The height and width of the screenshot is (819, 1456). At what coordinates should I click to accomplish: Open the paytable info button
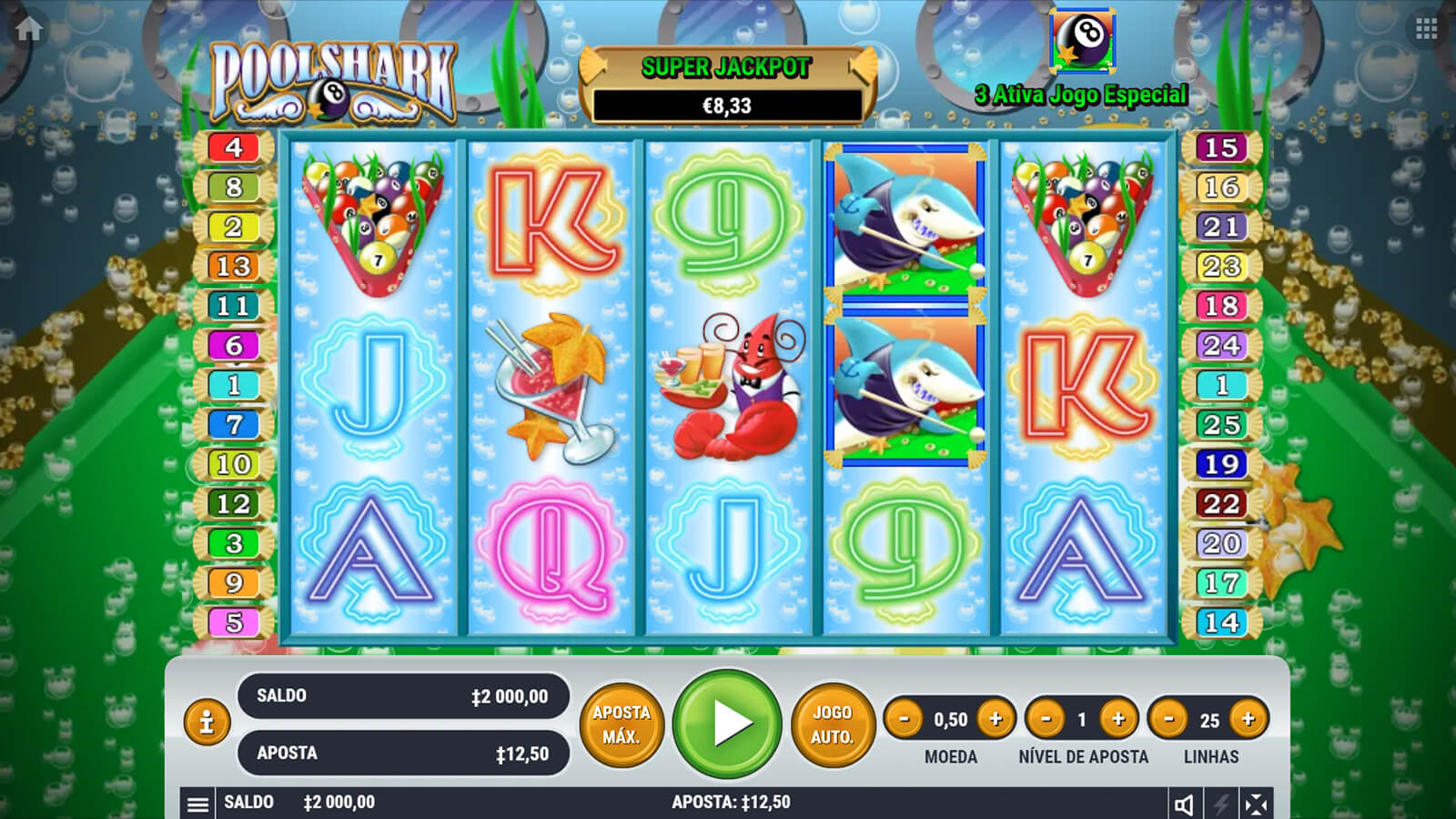tap(207, 723)
